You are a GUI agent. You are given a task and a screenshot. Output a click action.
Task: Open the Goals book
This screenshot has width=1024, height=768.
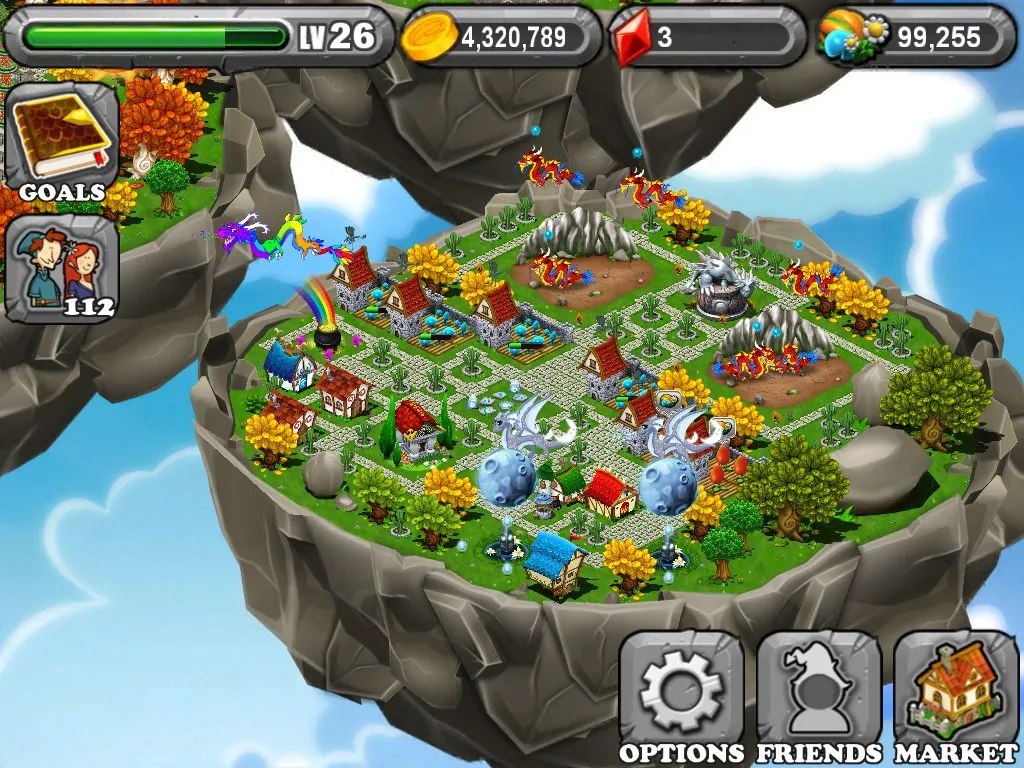click(x=61, y=140)
